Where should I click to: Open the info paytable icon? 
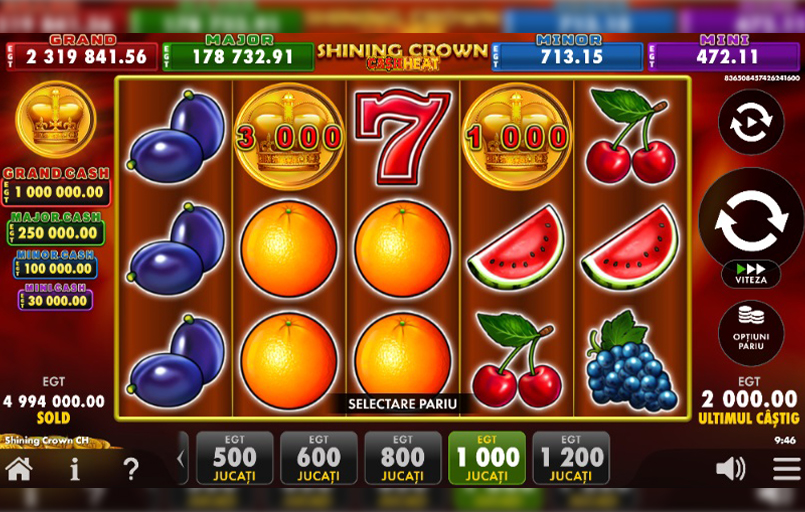[x=75, y=468]
